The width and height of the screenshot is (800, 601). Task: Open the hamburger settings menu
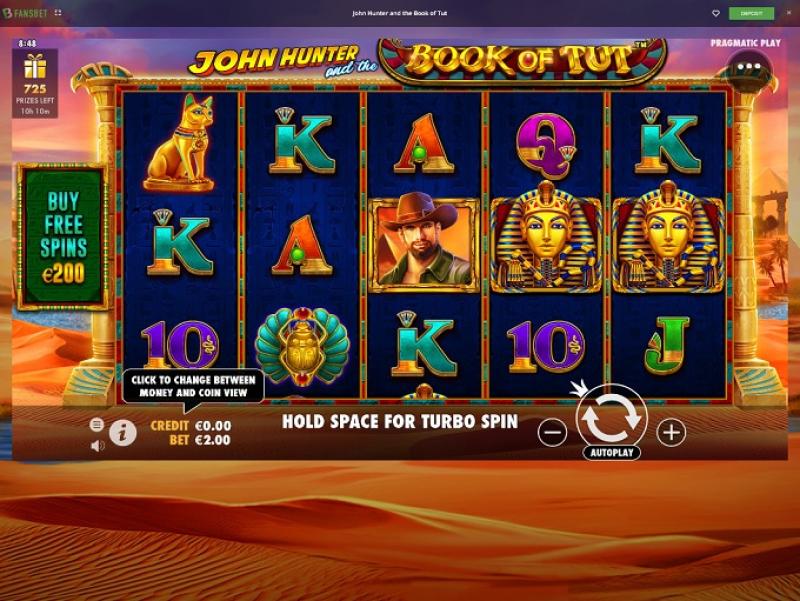pyautogui.click(x=97, y=424)
